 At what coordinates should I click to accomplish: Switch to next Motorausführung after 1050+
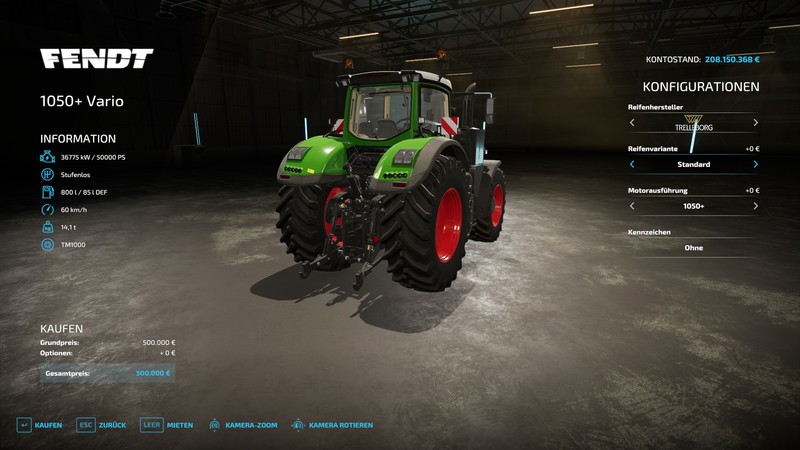pos(755,206)
